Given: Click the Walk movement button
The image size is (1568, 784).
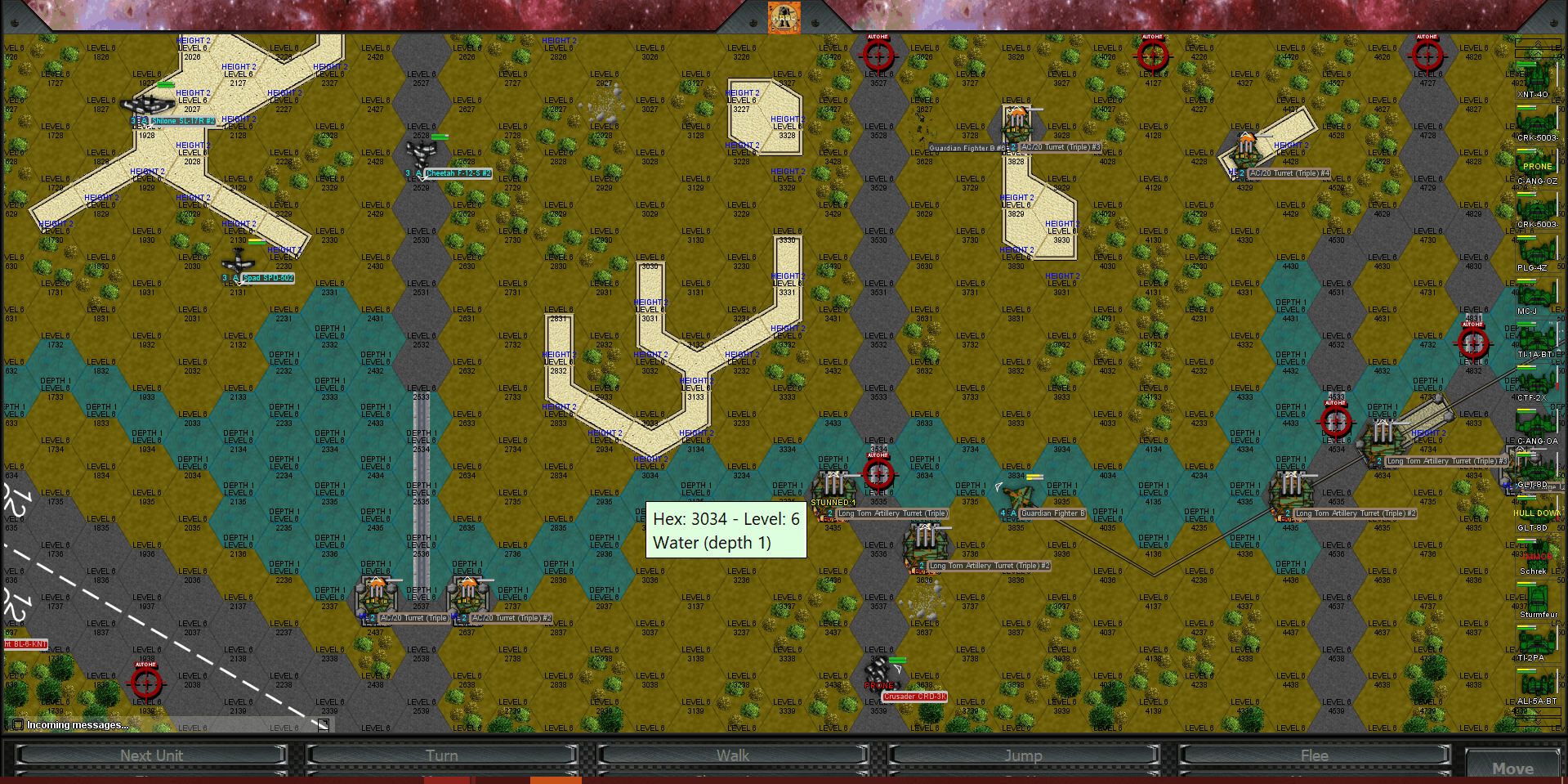Looking at the screenshot, I should [733, 755].
